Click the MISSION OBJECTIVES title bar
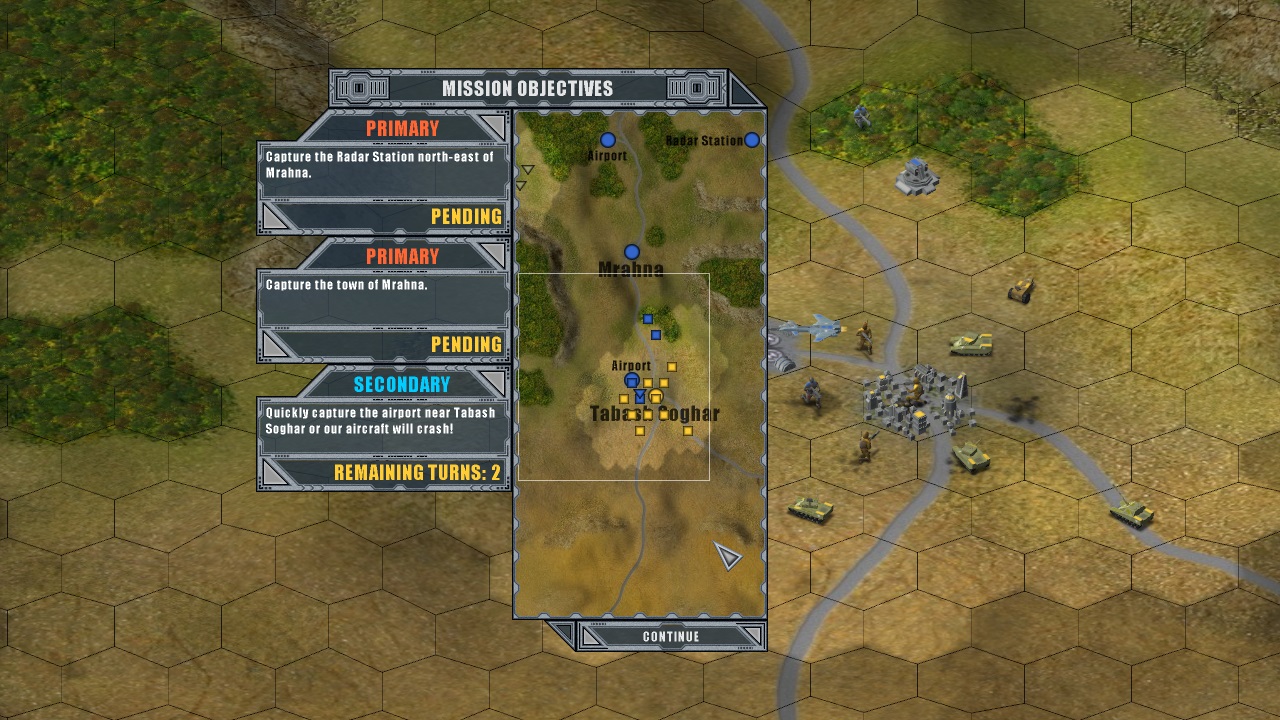 (530, 88)
